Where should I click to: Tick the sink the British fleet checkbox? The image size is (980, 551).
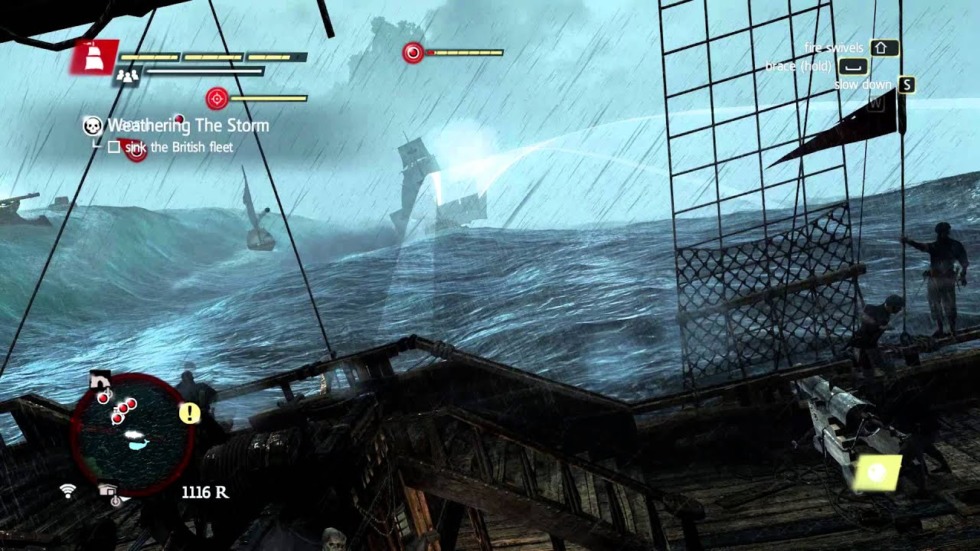(x=114, y=147)
